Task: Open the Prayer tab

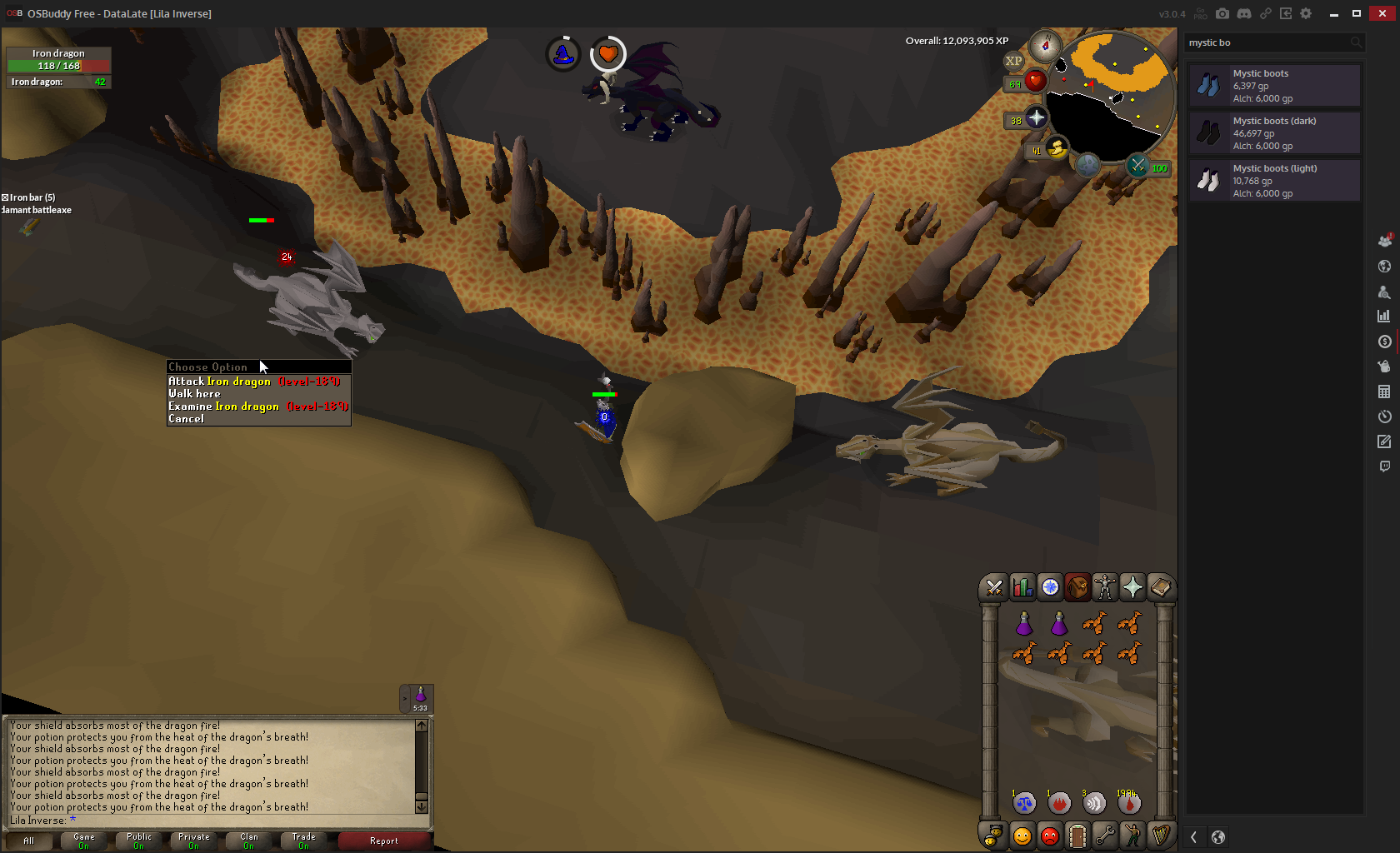Action: [1132, 588]
